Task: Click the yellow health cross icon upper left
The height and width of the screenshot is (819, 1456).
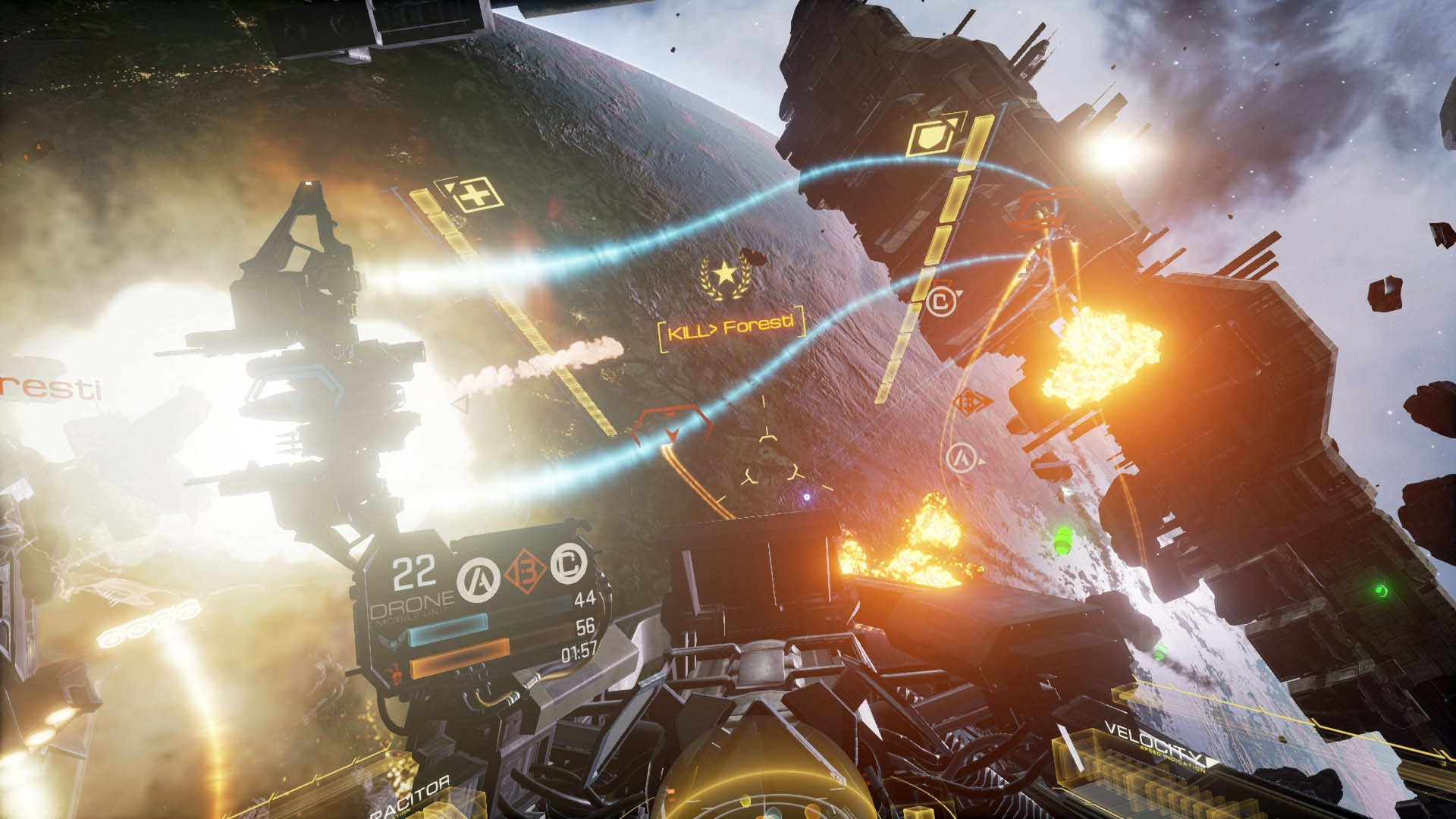Action: pos(474,195)
